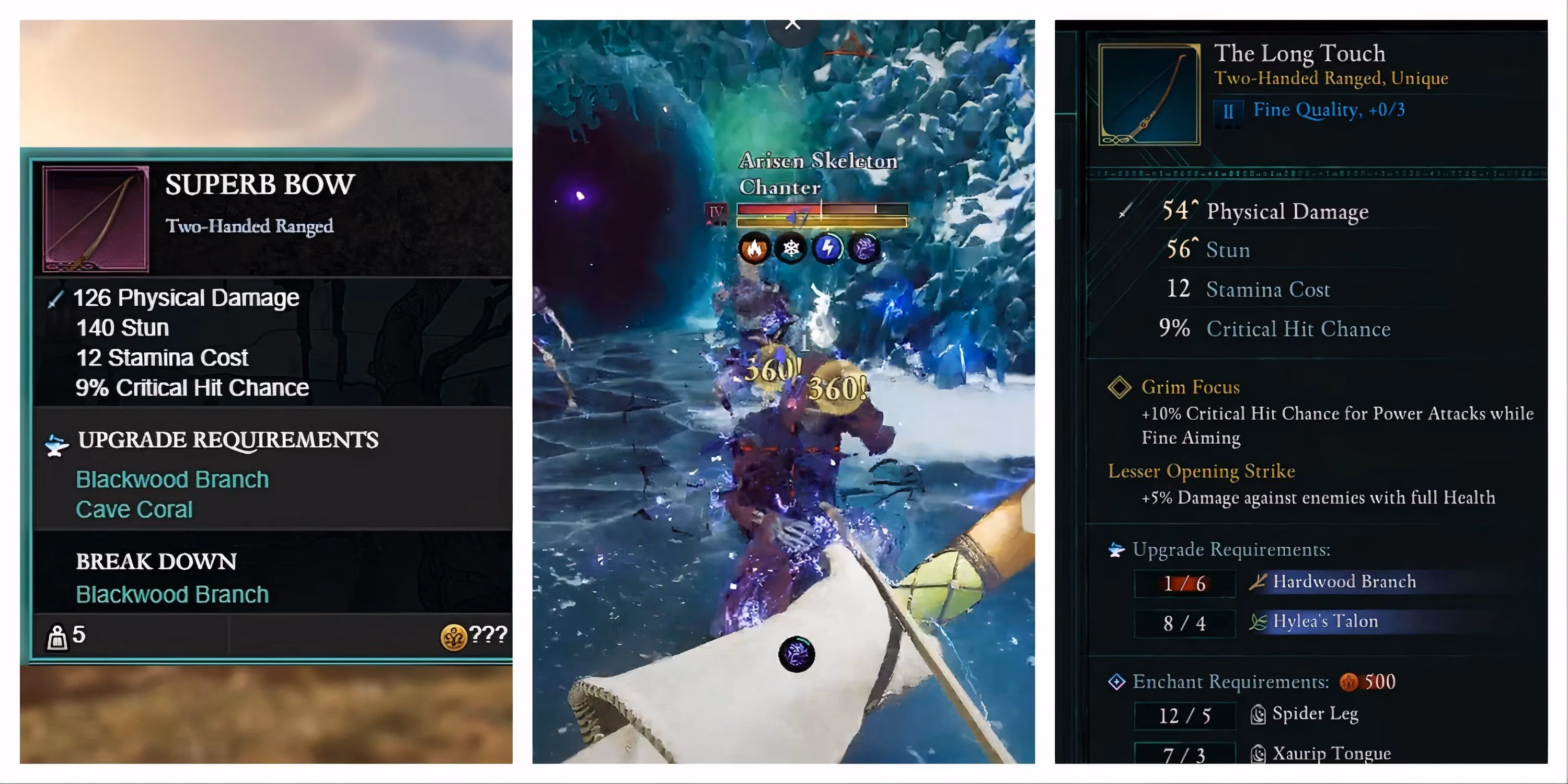This screenshot has height=784, width=1568.
Task: Close the combat view with the X button
Action: [x=791, y=22]
